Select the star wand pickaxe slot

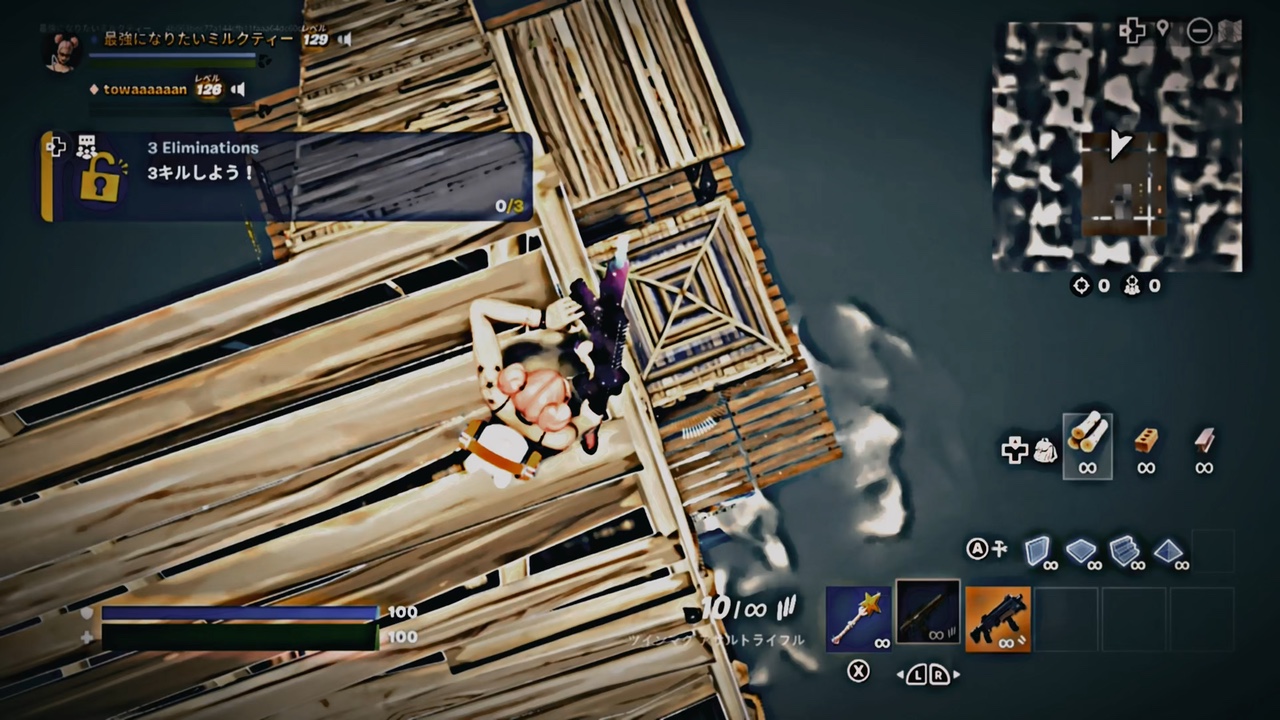coord(858,618)
